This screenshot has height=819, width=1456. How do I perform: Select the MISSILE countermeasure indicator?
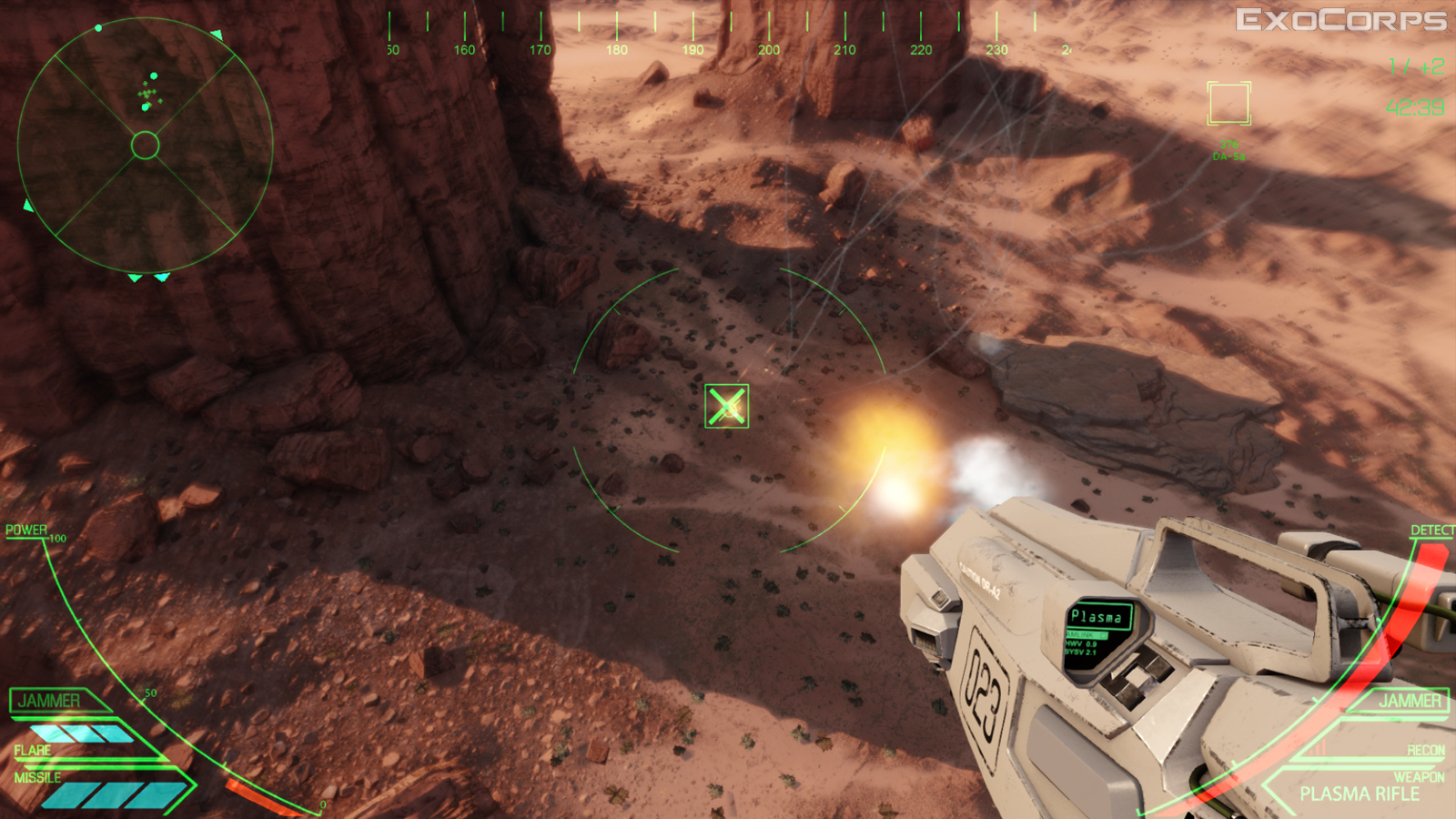pyautogui.click(x=37, y=778)
